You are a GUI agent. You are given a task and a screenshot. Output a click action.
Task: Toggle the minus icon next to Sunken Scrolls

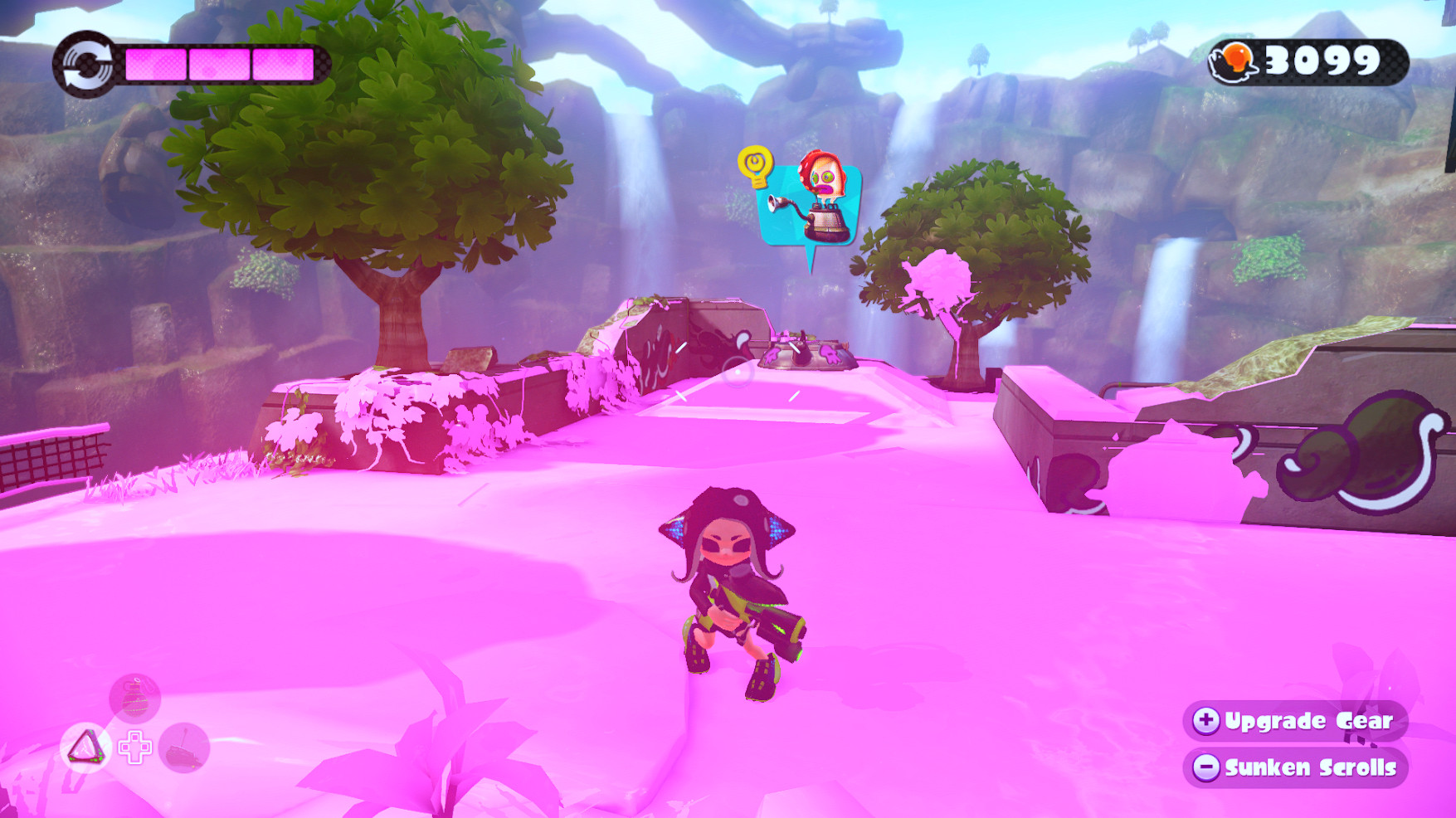[x=1207, y=768]
